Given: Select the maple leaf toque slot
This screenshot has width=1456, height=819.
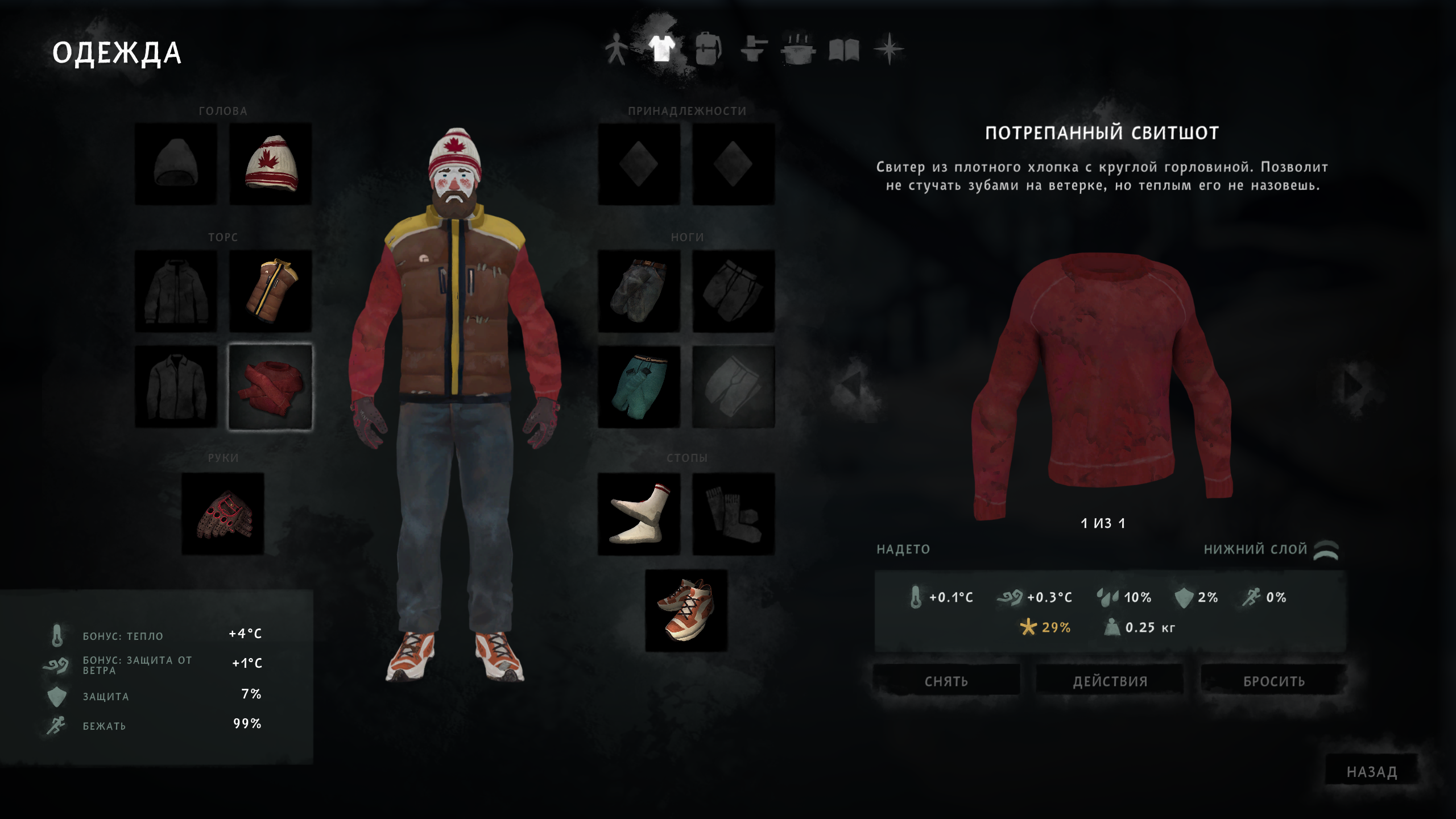Looking at the screenshot, I should [x=270, y=164].
